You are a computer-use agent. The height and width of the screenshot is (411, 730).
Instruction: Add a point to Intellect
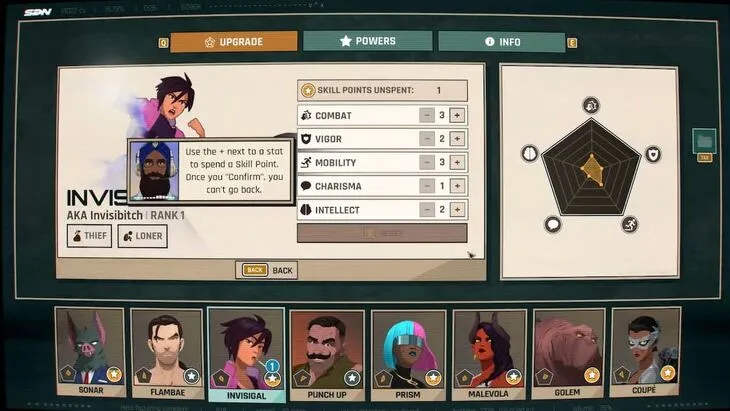click(x=457, y=210)
